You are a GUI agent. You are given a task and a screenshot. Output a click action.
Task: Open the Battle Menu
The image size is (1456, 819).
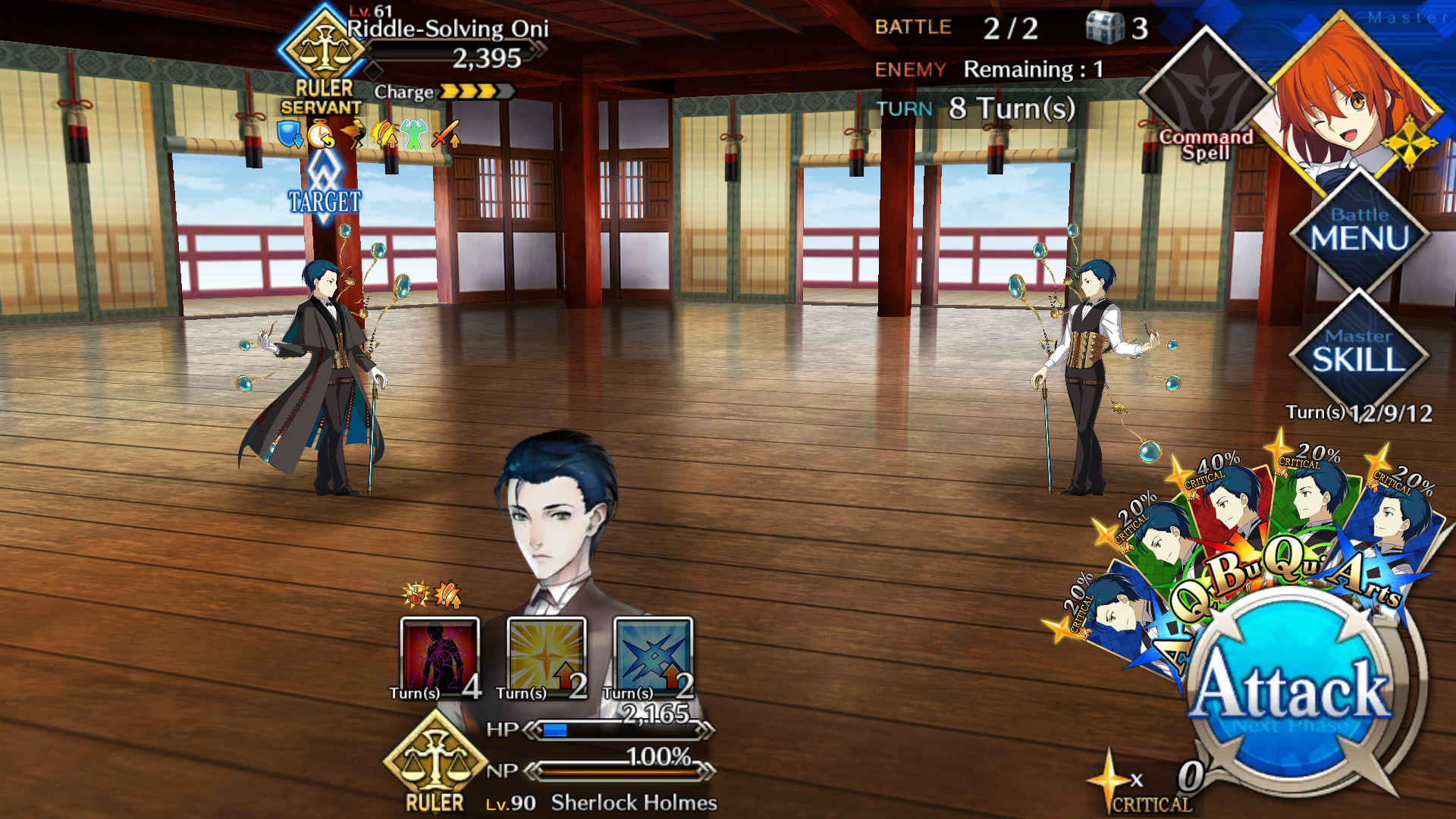pos(1359,230)
